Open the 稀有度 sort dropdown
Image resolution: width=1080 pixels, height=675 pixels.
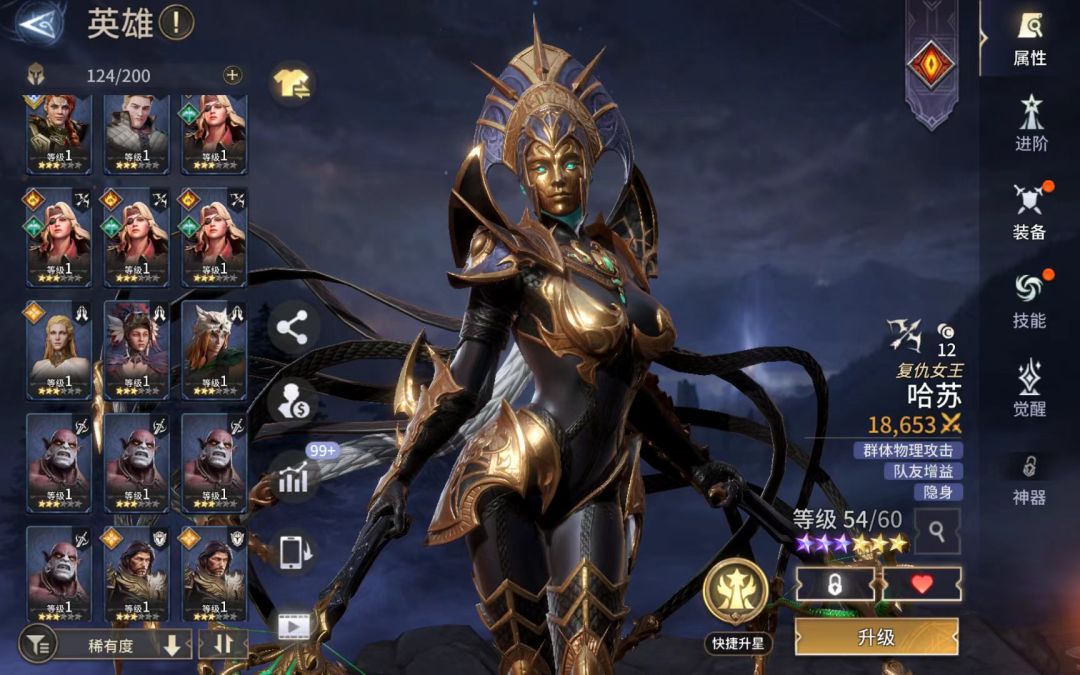[x=120, y=645]
